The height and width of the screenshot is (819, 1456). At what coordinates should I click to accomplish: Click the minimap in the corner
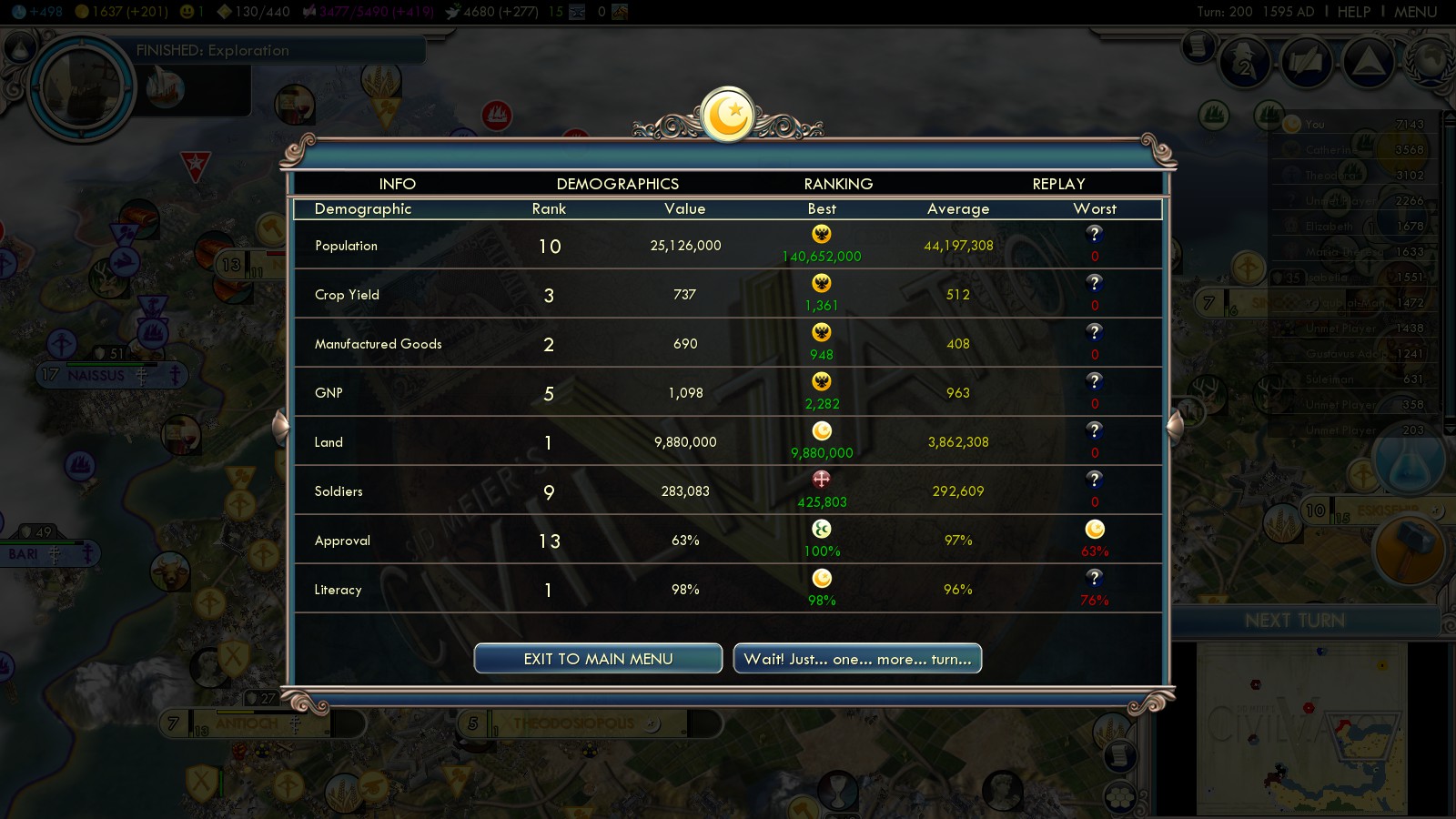pyautogui.click(x=1301, y=728)
